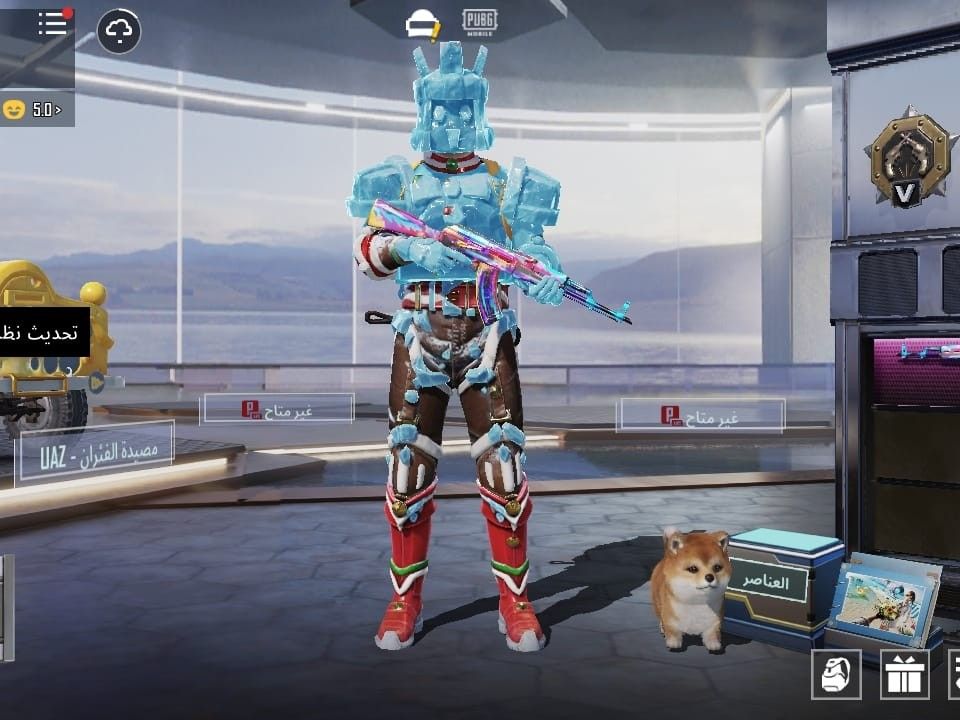The image size is (960, 720).
Task: Click the PUBG Mobile logo icon
Action: point(481,22)
